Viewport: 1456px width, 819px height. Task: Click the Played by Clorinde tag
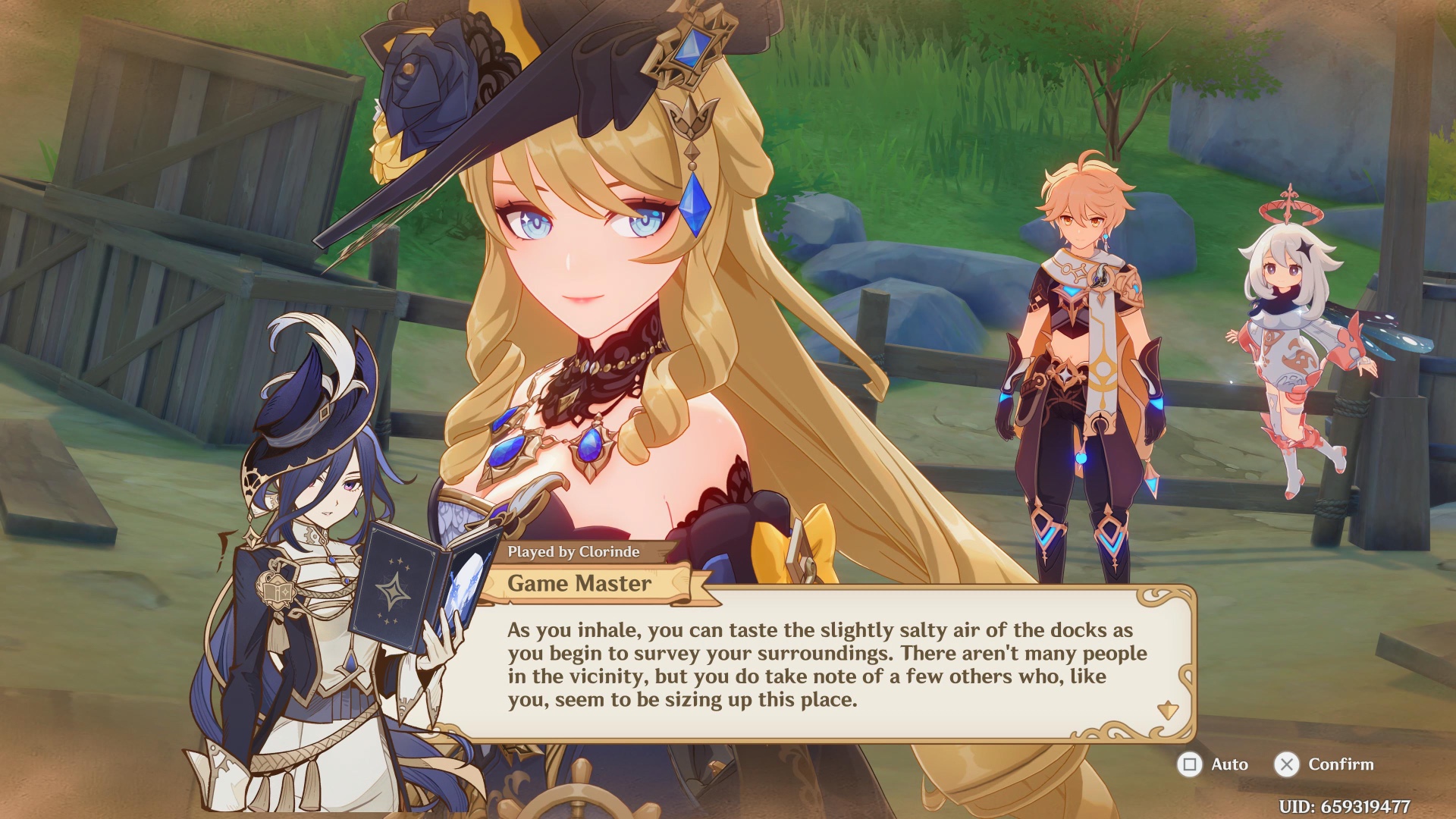574,553
